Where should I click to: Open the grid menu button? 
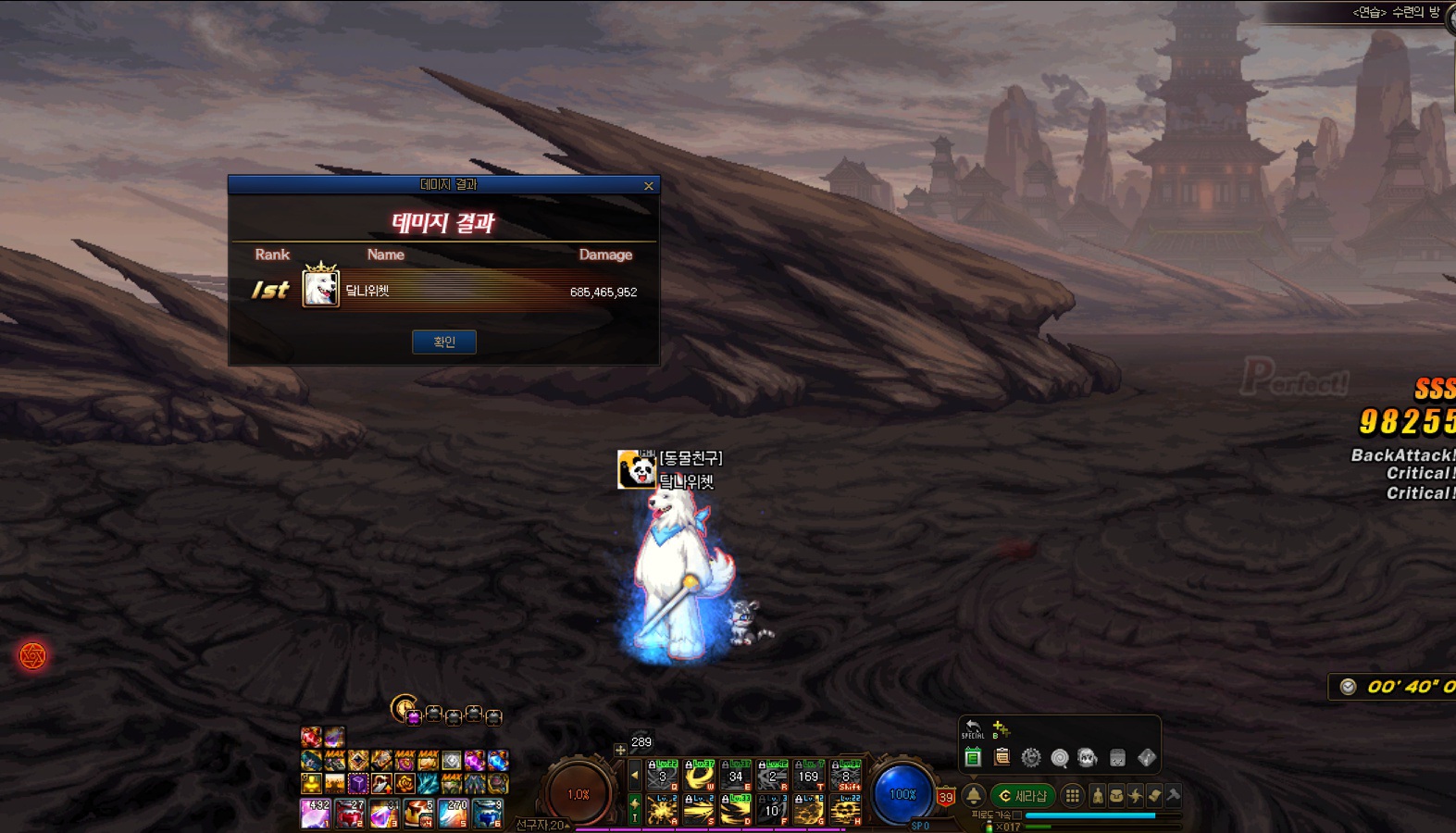pyautogui.click(x=1072, y=796)
